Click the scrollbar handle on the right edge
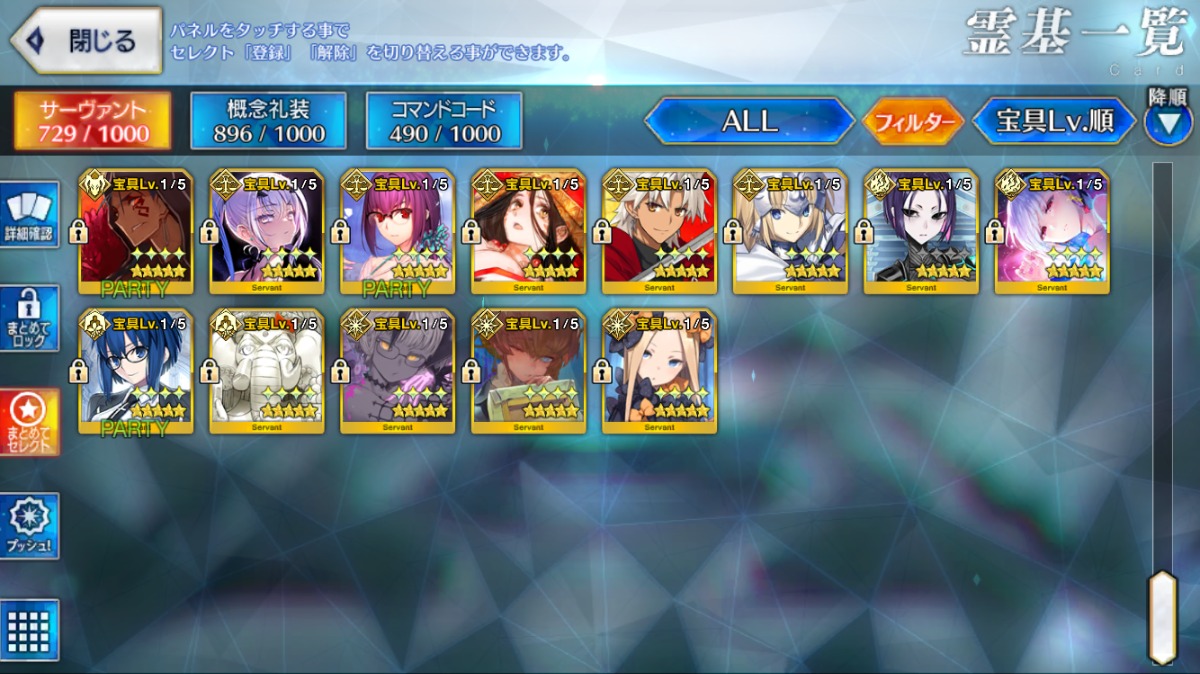 coord(1162,616)
